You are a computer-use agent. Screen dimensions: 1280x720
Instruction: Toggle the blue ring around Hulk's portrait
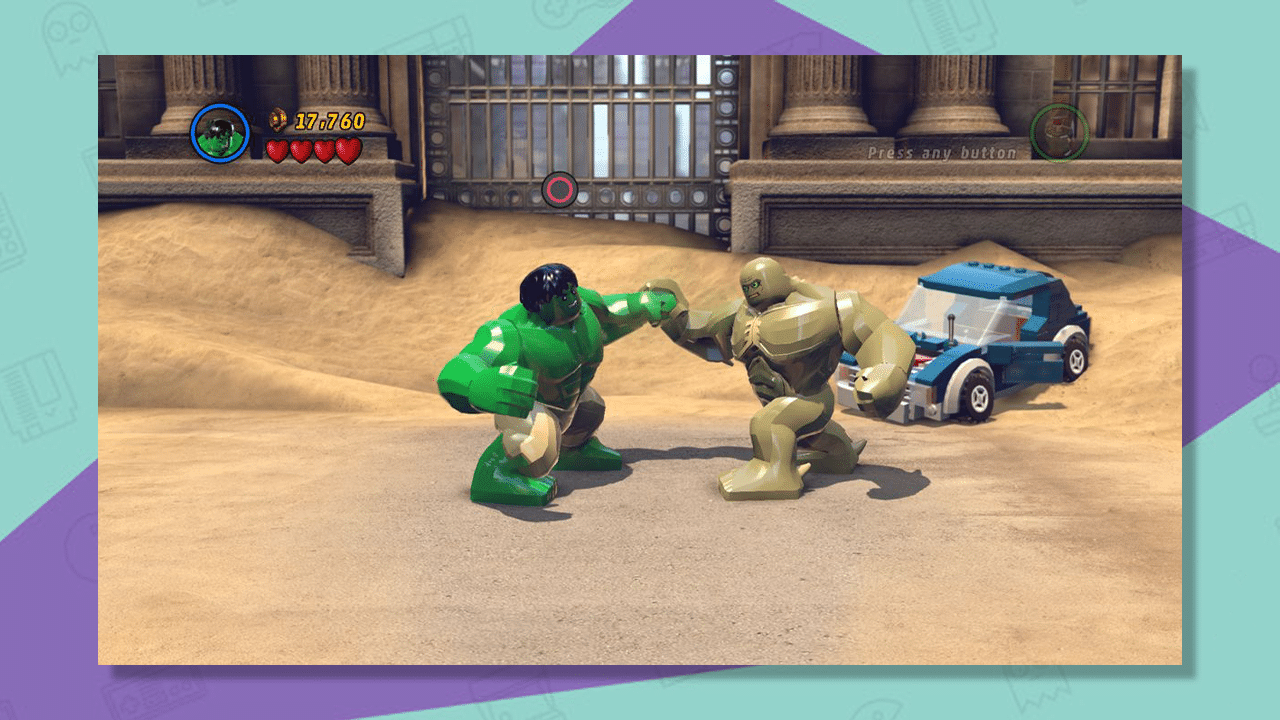point(221,104)
